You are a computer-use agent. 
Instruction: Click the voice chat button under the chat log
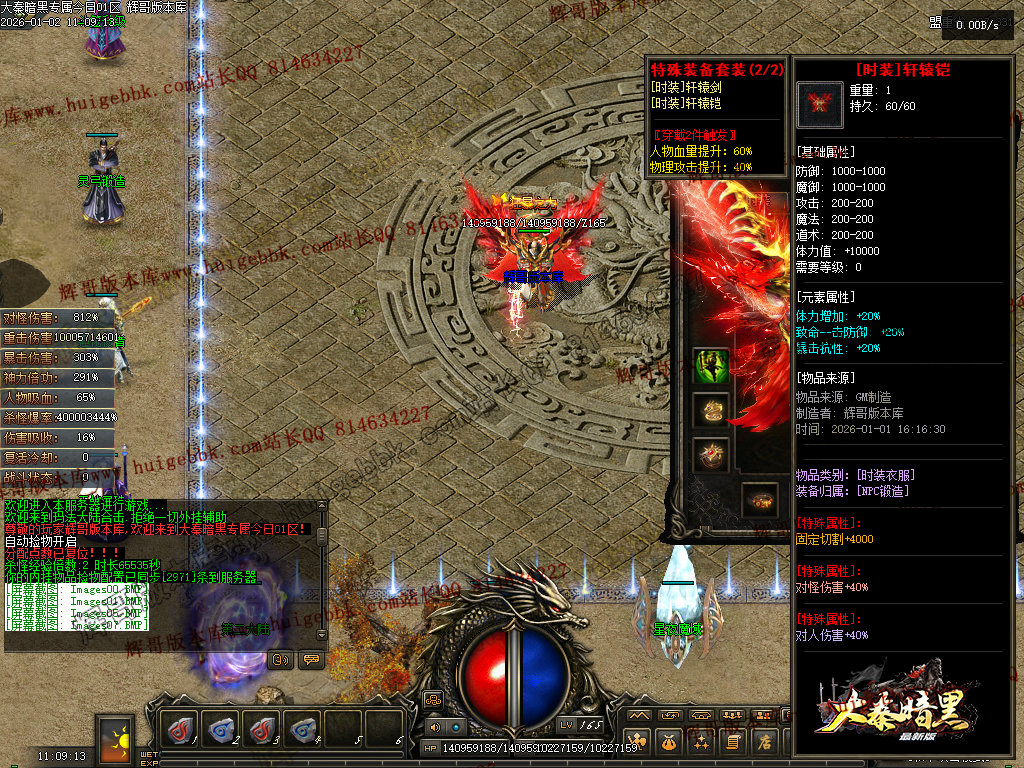(281, 659)
